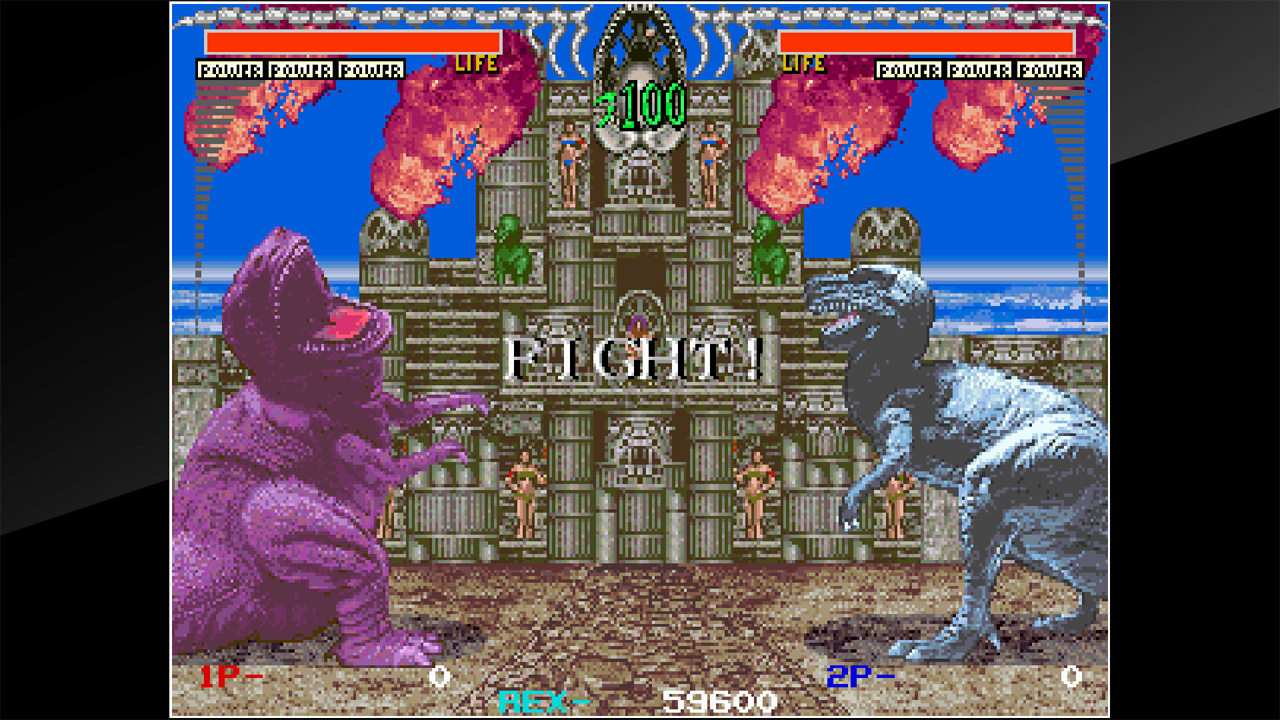
Task: Click the FIGHT! announcement text
Action: pos(637,357)
